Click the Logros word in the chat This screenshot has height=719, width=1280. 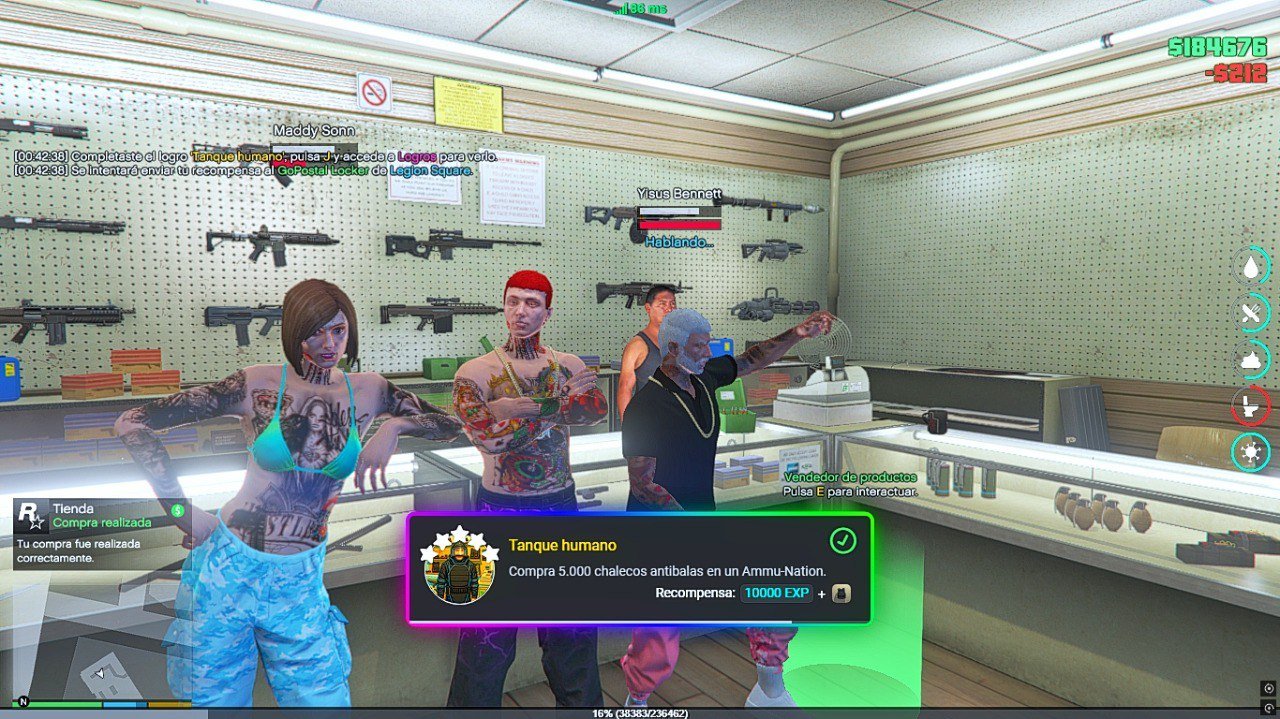point(417,156)
